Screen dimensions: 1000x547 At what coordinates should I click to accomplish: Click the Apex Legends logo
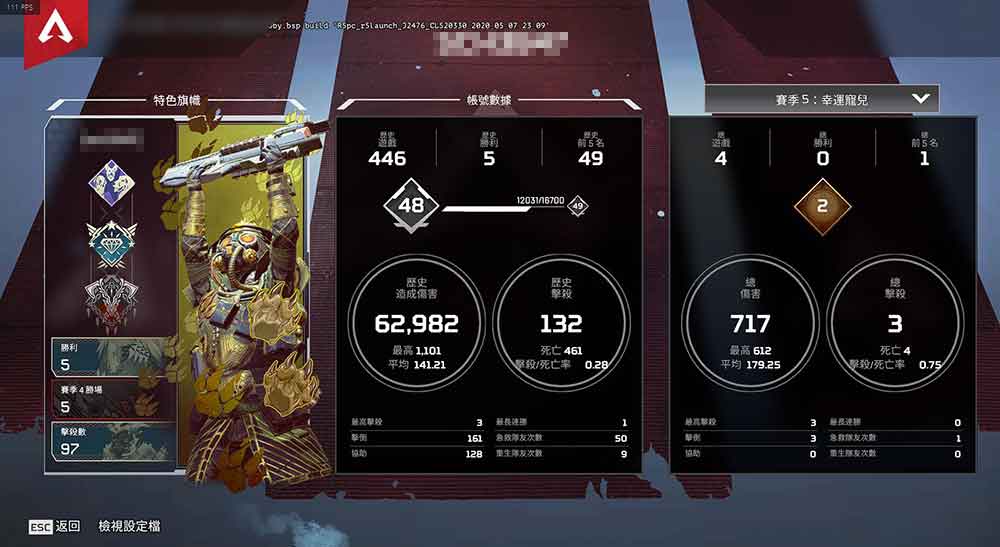pyautogui.click(x=46, y=36)
